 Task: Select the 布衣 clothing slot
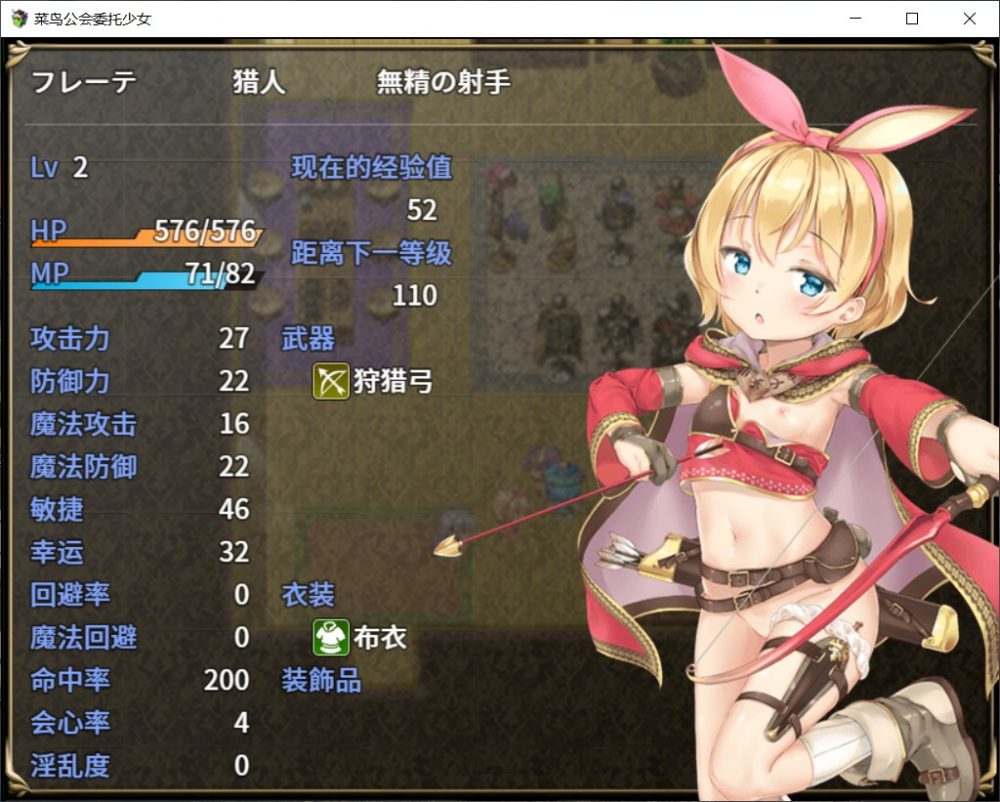click(x=361, y=637)
